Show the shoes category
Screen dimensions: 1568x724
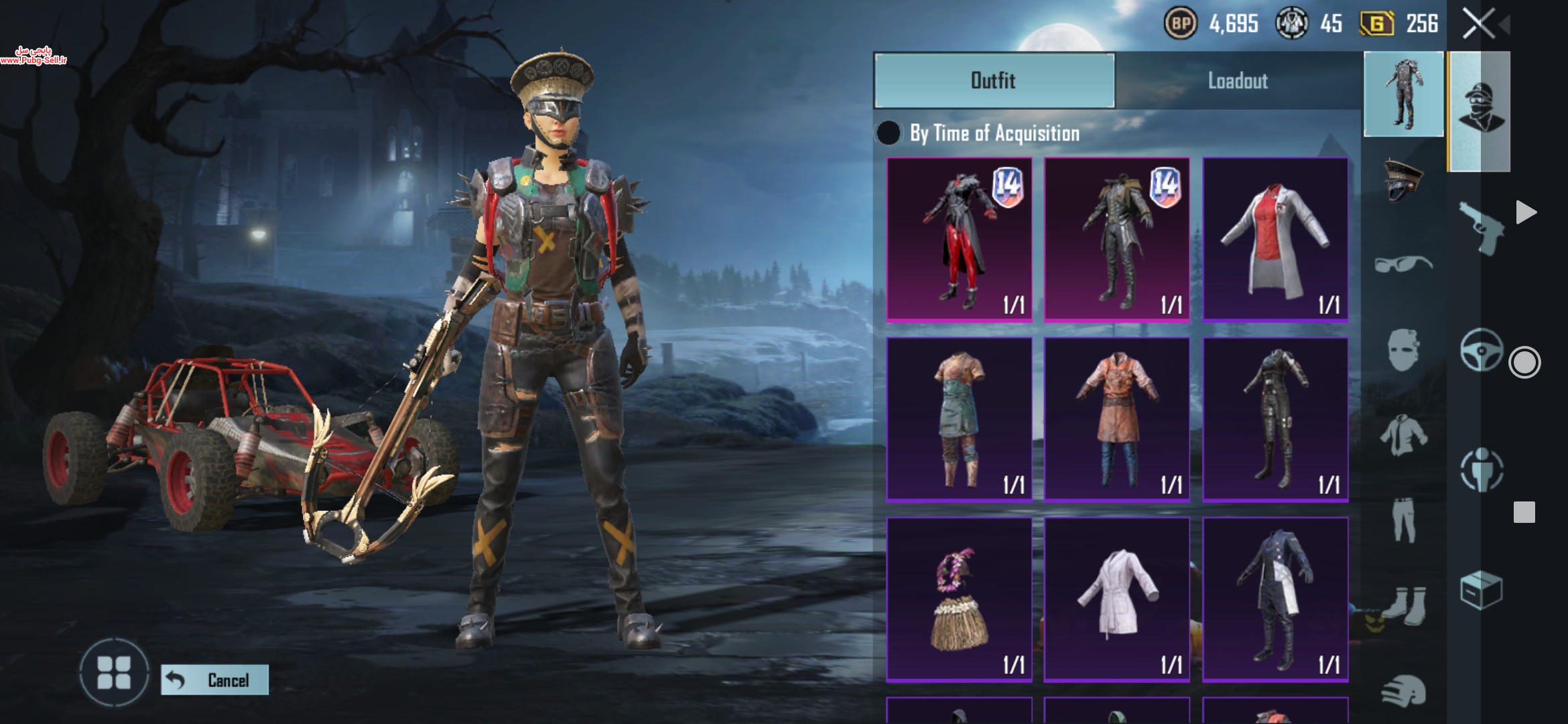click(x=1403, y=605)
